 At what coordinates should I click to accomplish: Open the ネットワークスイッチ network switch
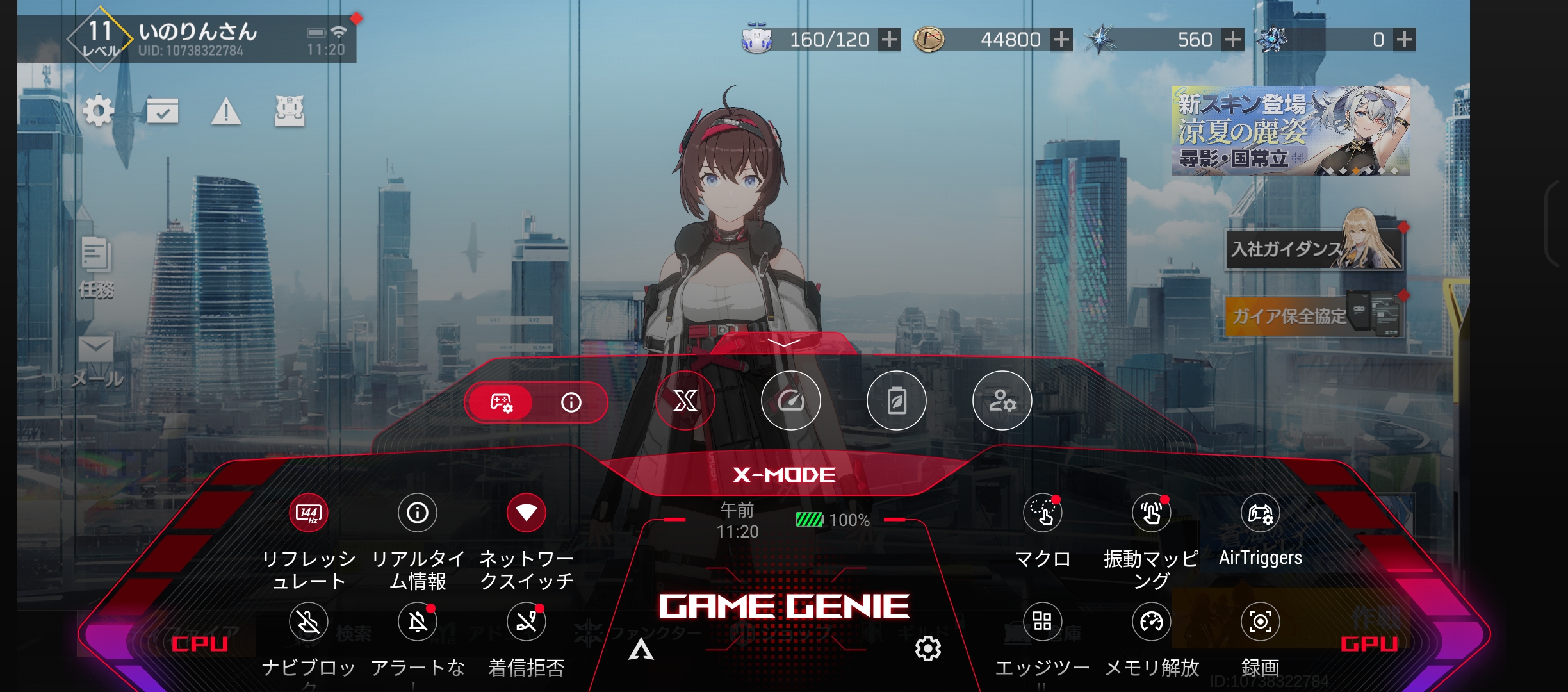(x=526, y=513)
